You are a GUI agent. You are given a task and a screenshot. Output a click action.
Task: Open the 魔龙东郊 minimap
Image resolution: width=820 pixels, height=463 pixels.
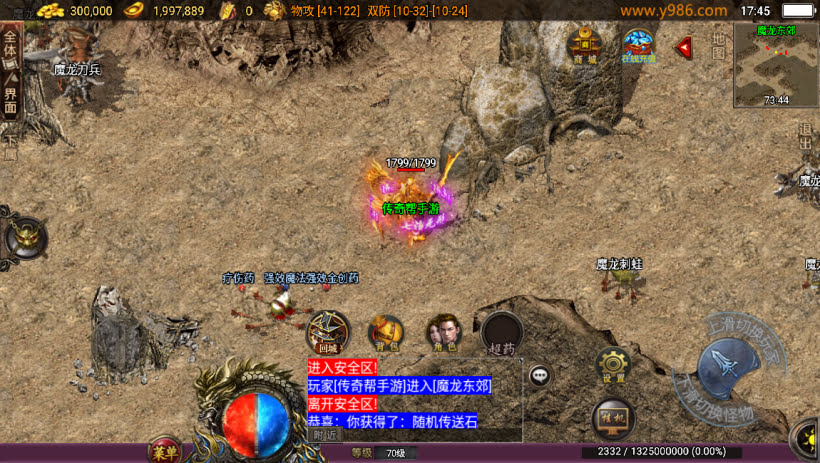pyautogui.click(x=775, y=65)
